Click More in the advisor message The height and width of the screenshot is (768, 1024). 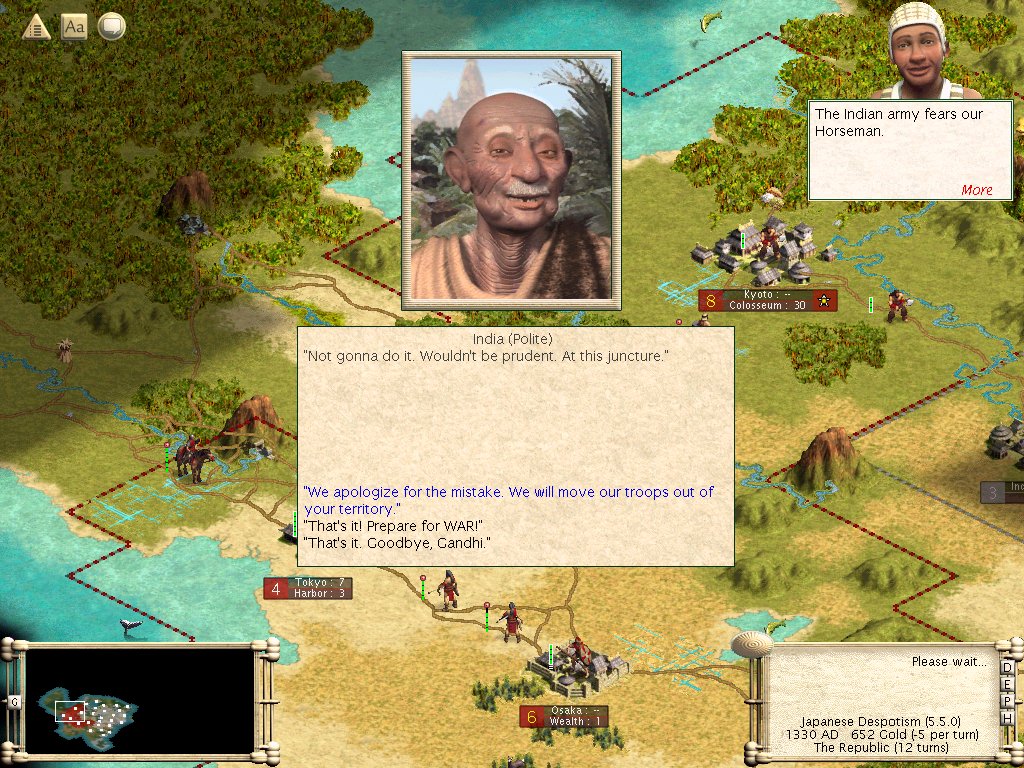coord(976,190)
